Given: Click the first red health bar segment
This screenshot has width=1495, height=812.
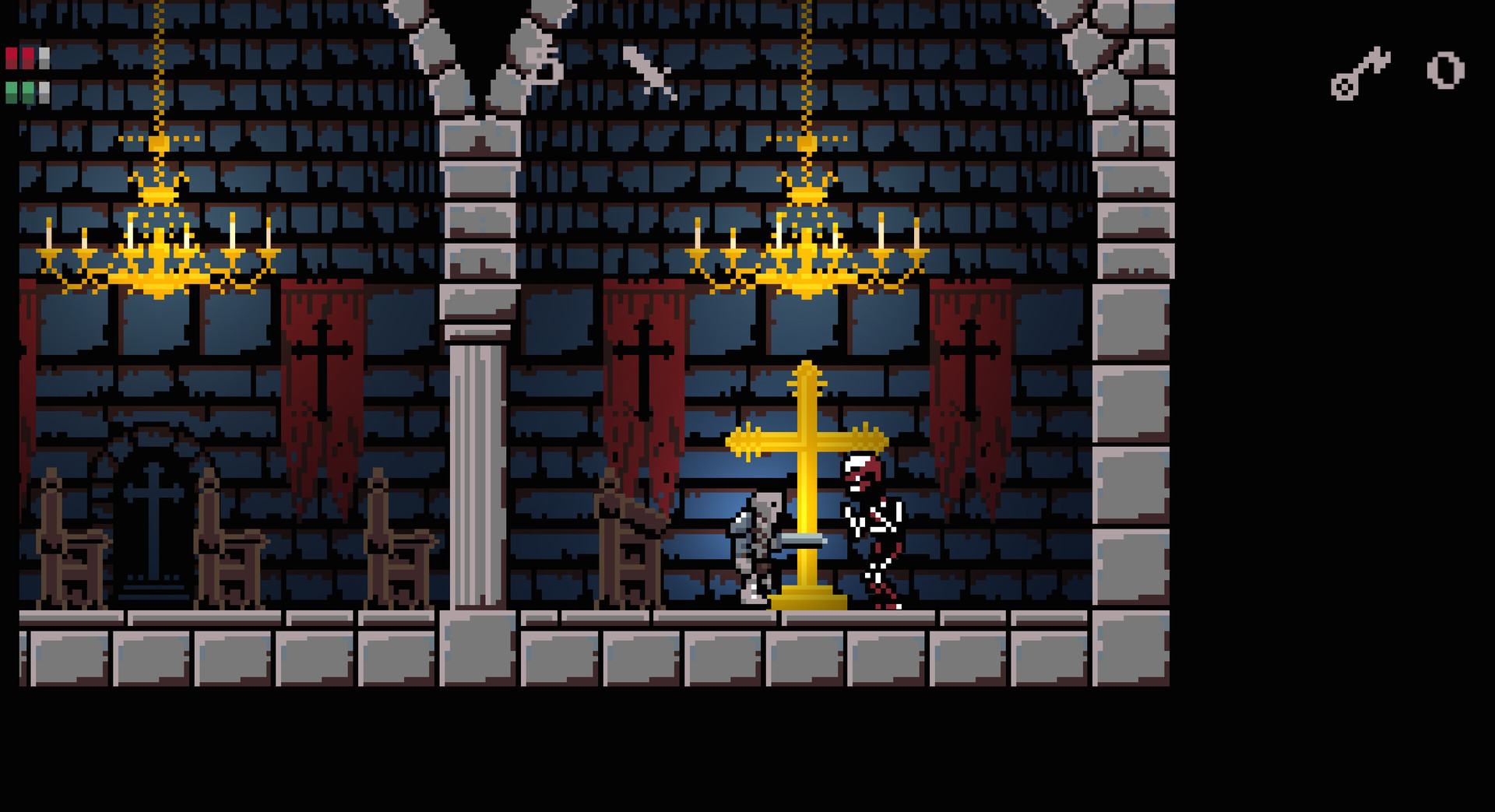Looking at the screenshot, I should tap(12, 57).
